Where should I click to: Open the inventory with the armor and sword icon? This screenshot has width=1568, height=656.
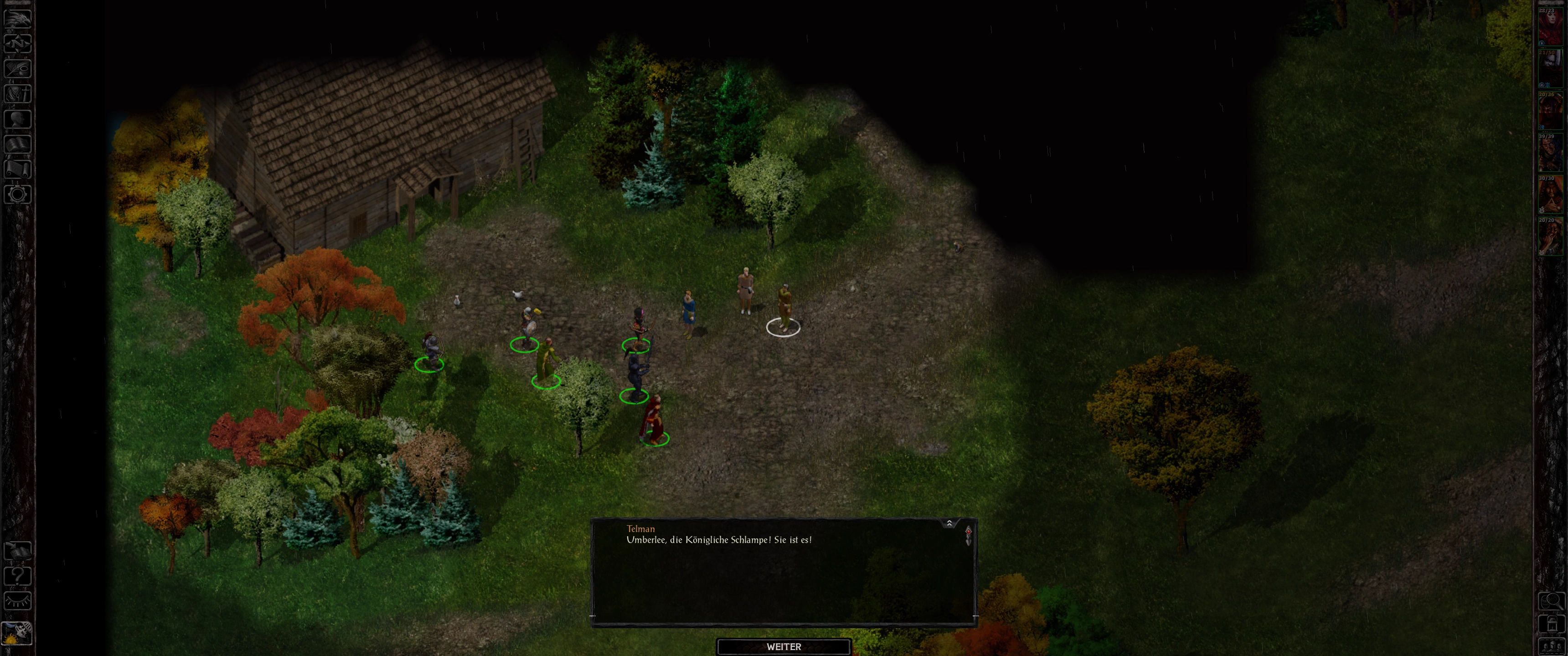tap(17, 93)
